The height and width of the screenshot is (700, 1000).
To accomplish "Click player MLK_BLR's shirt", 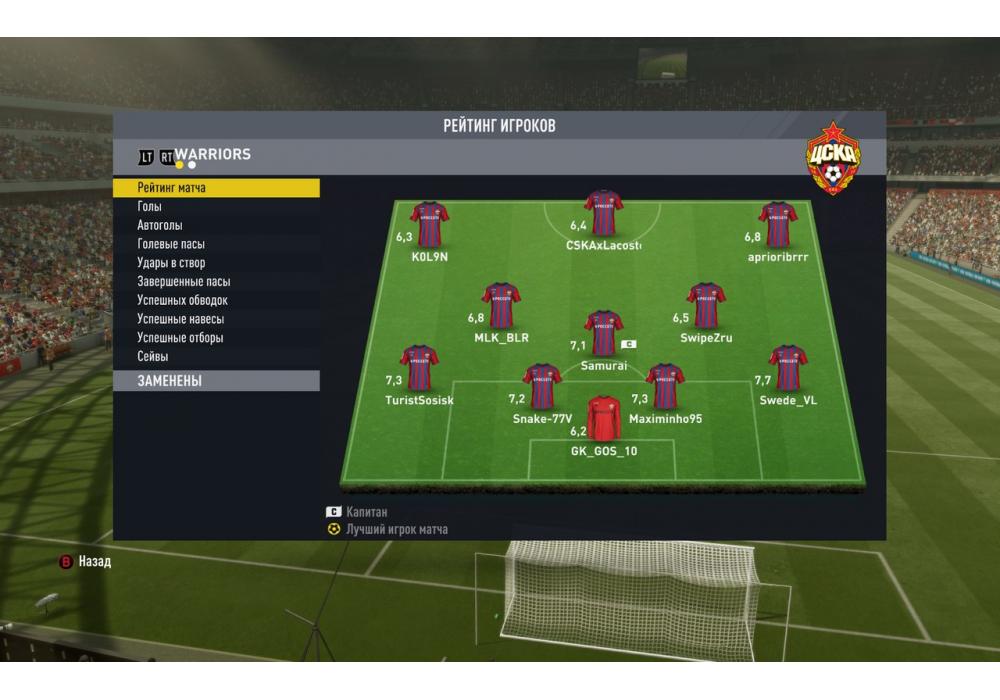I will pyautogui.click(x=500, y=305).
